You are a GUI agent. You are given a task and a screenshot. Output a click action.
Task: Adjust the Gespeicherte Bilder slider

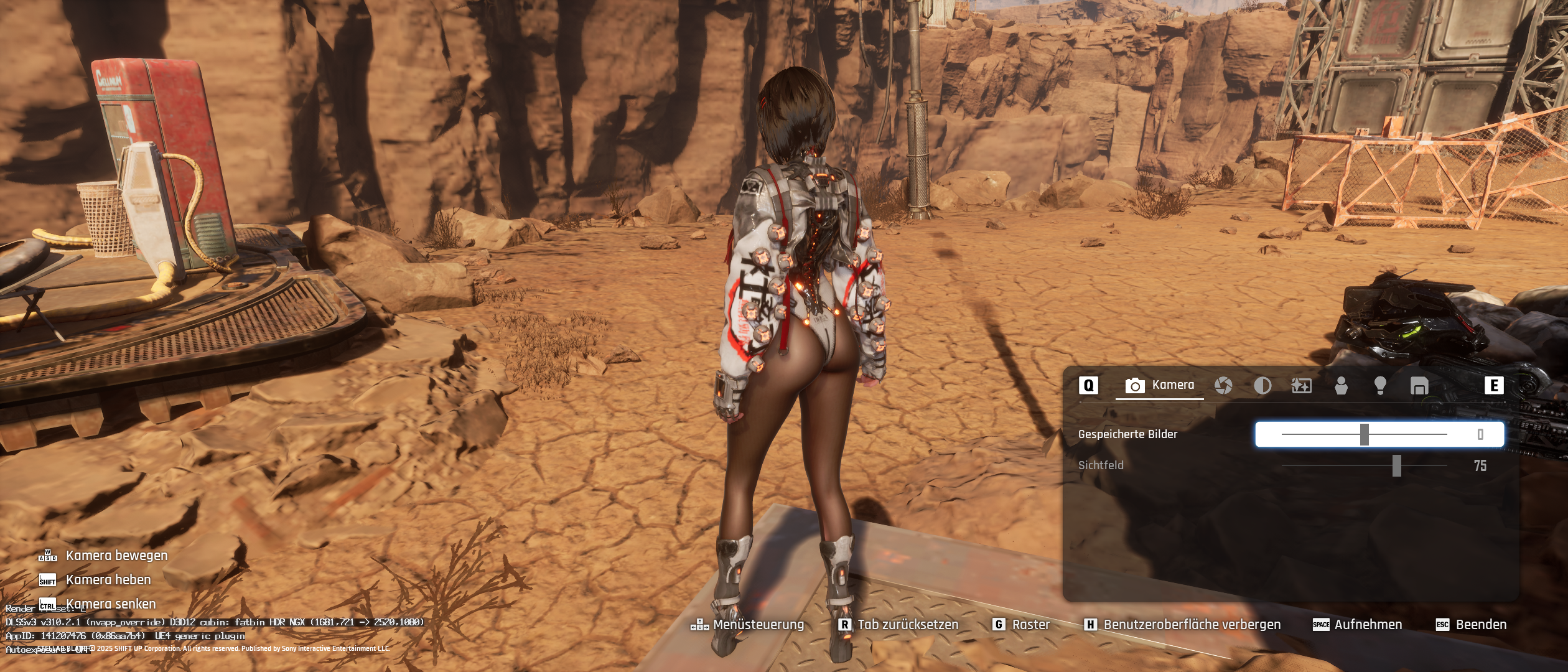(x=1365, y=434)
